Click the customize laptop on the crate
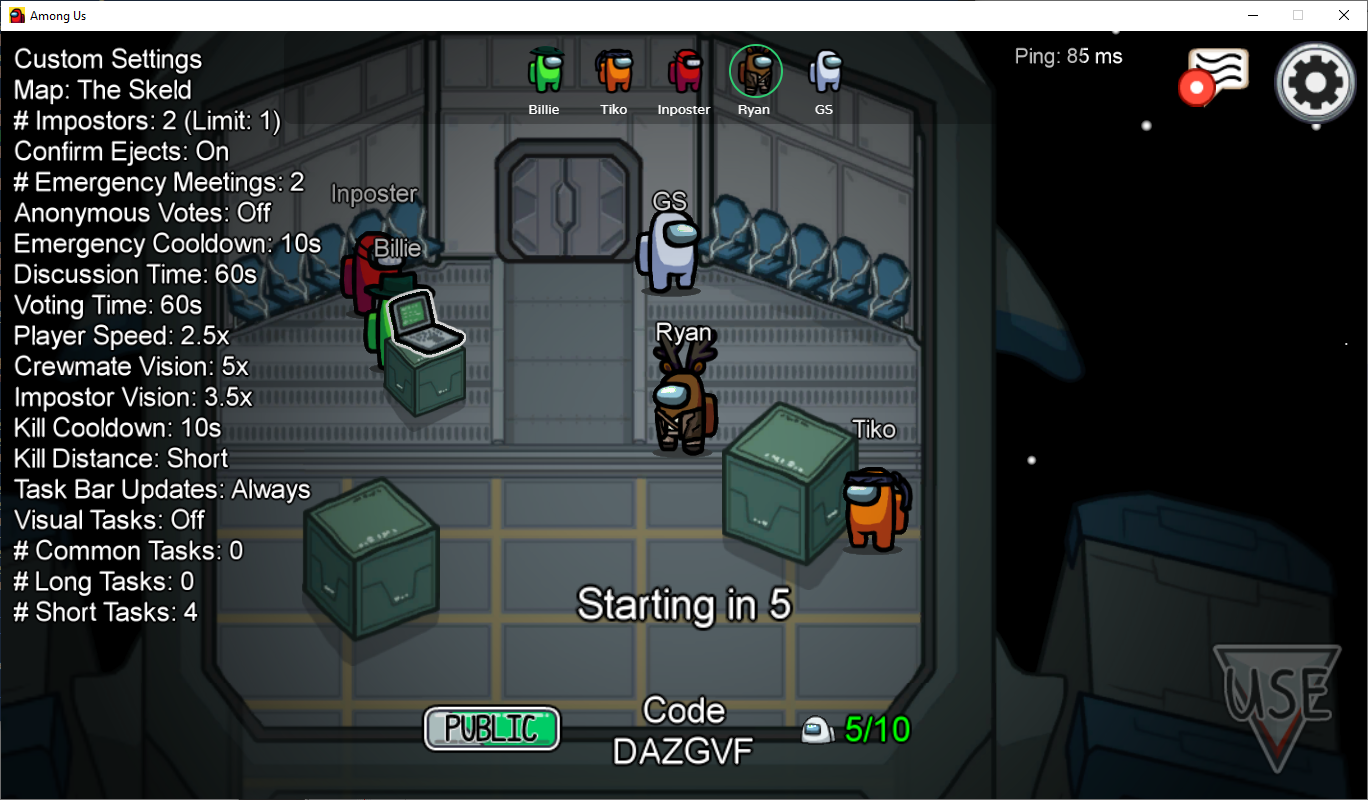The width and height of the screenshot is (1368, 800). 424,323
